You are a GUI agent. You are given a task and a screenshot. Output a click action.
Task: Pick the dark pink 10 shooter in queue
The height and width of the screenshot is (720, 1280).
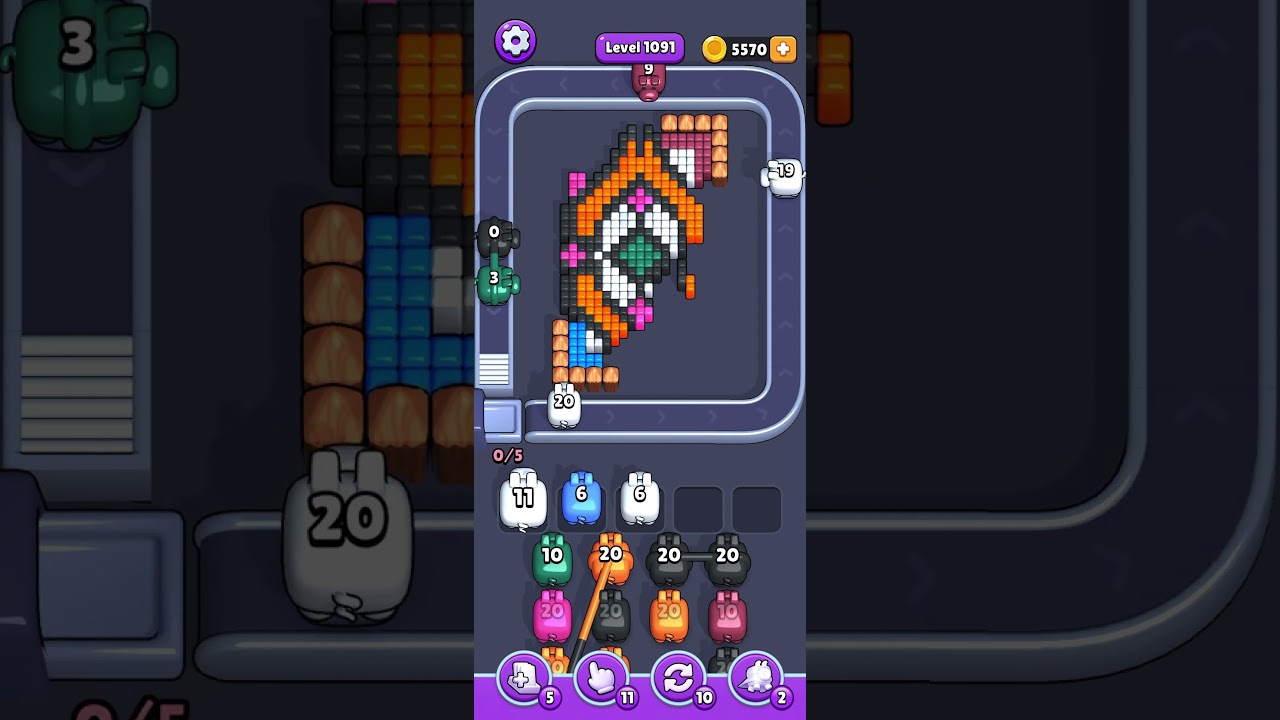pyautogui.click(x=727, y=618)
